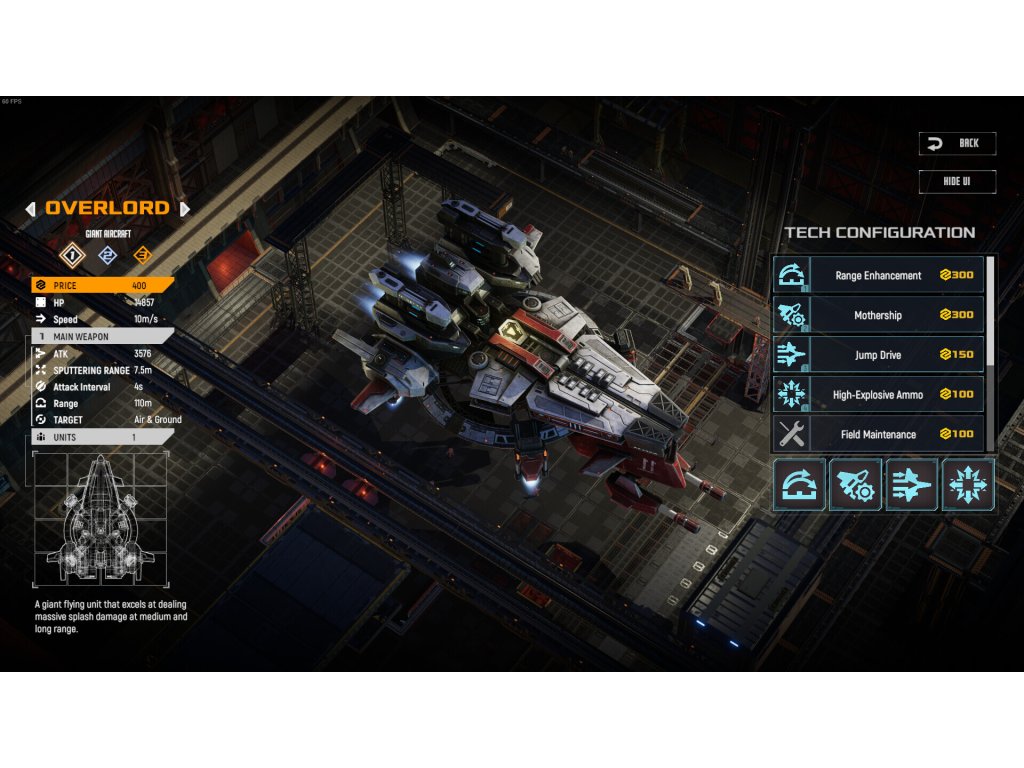
Task: Select the Range Enhancement tech row
Action: (878, 275)
